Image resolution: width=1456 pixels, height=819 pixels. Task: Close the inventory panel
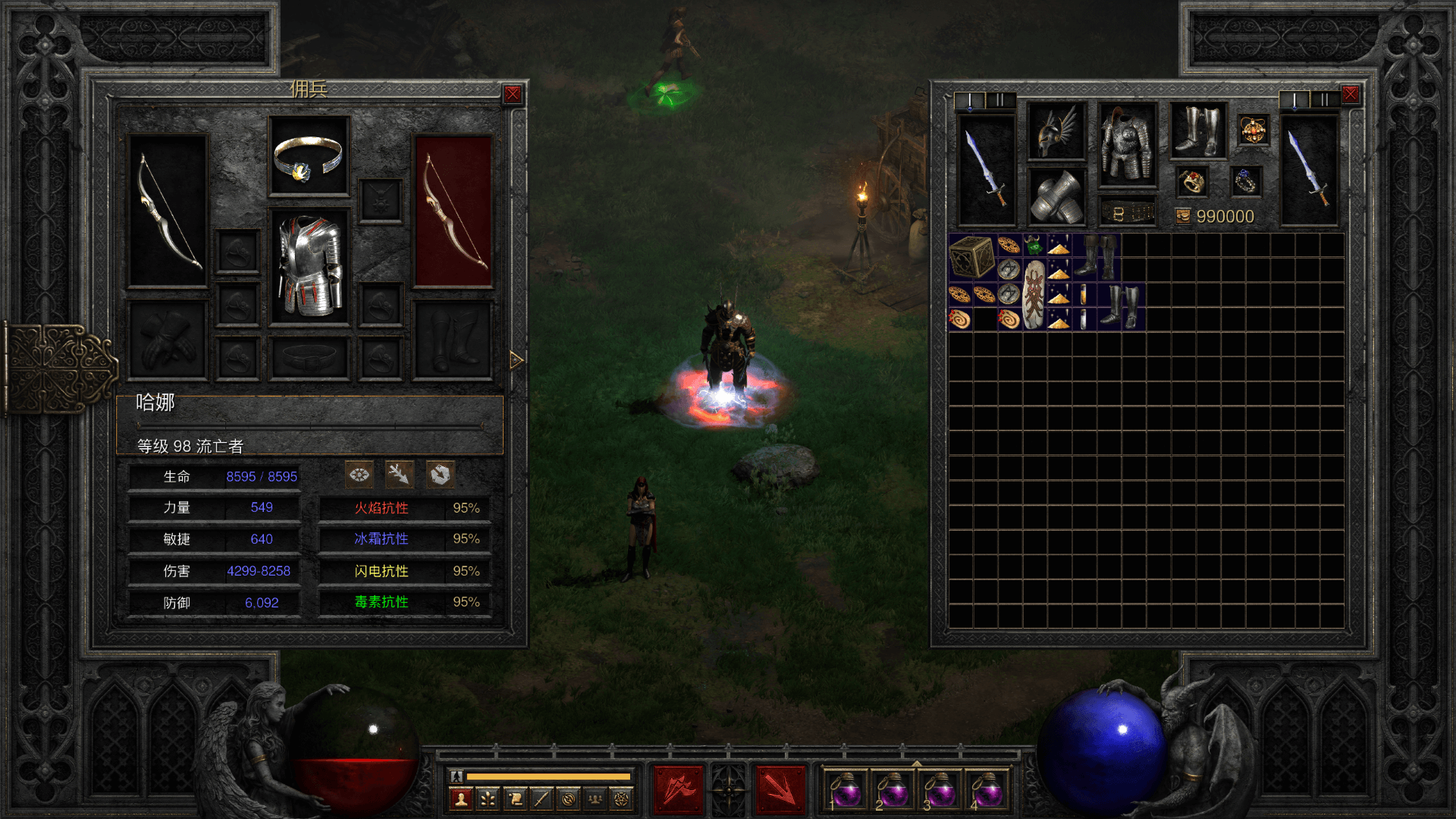coord(1351,94)
